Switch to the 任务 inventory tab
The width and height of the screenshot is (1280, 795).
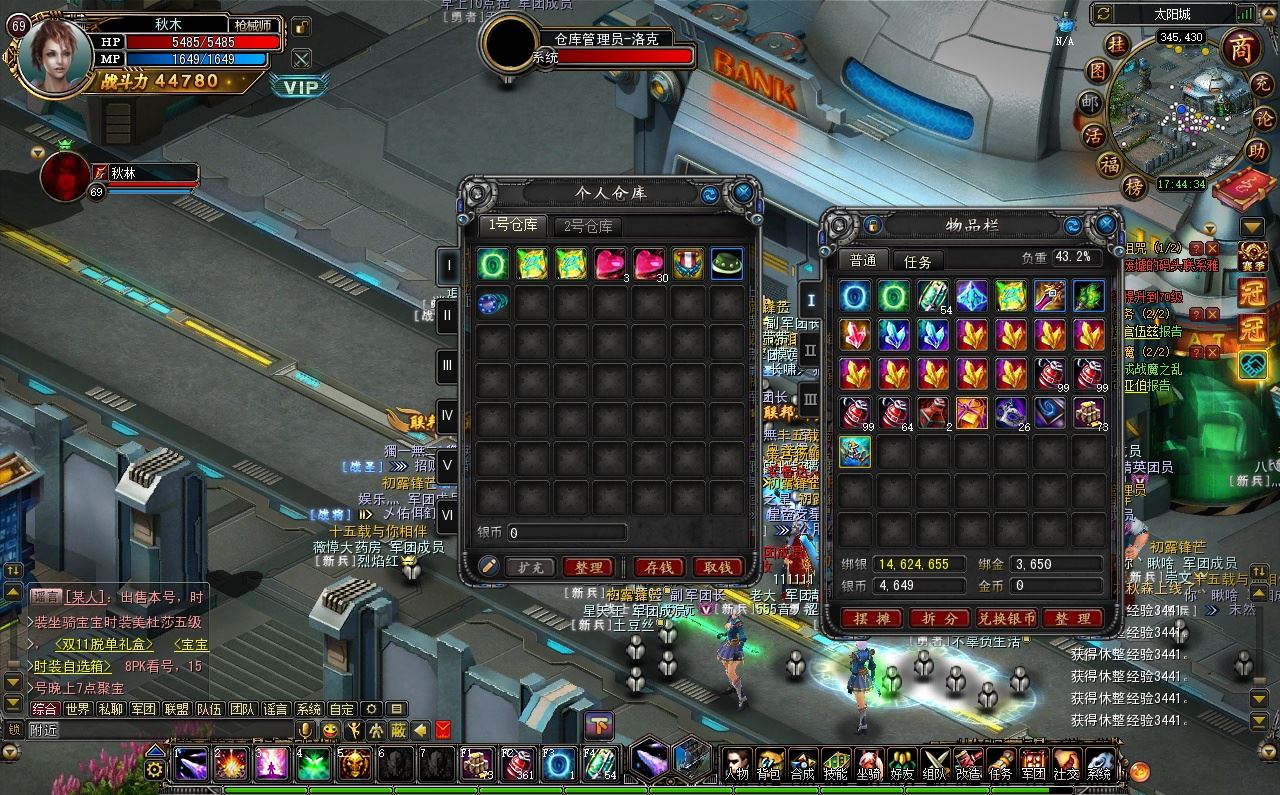917,261
